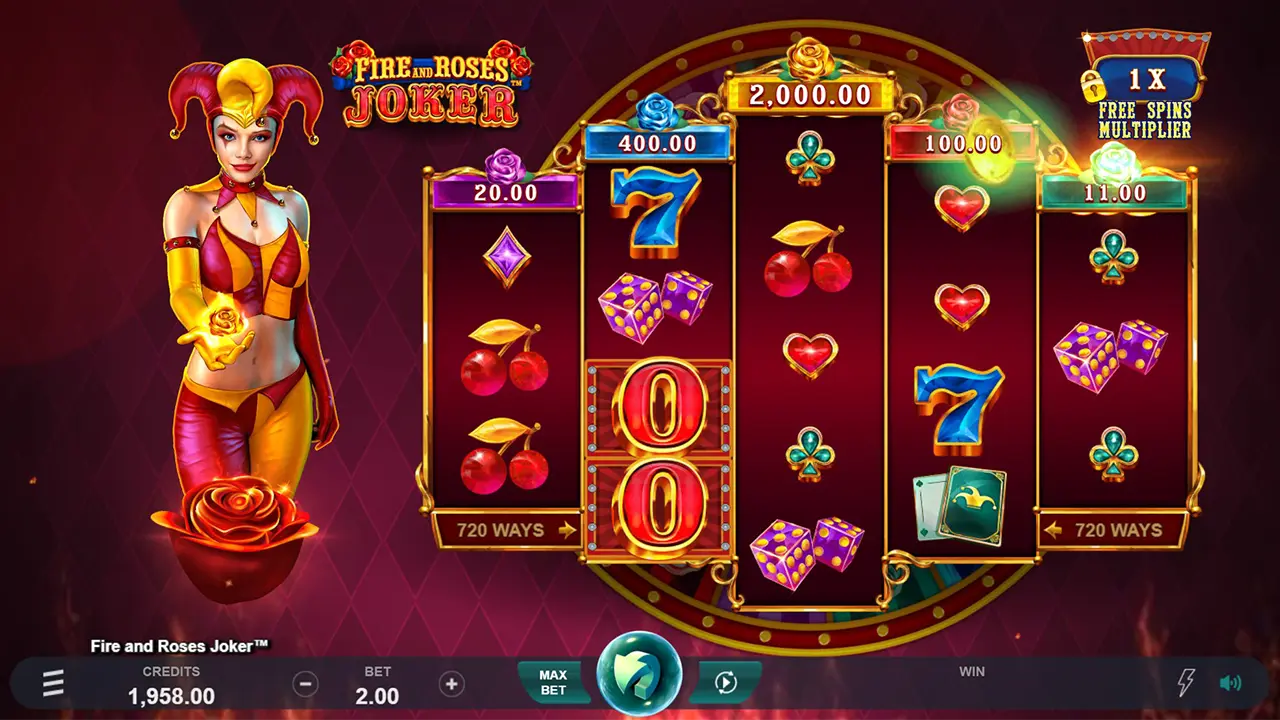
Task: Set the Max Bet
Action: tap(552, 682)
